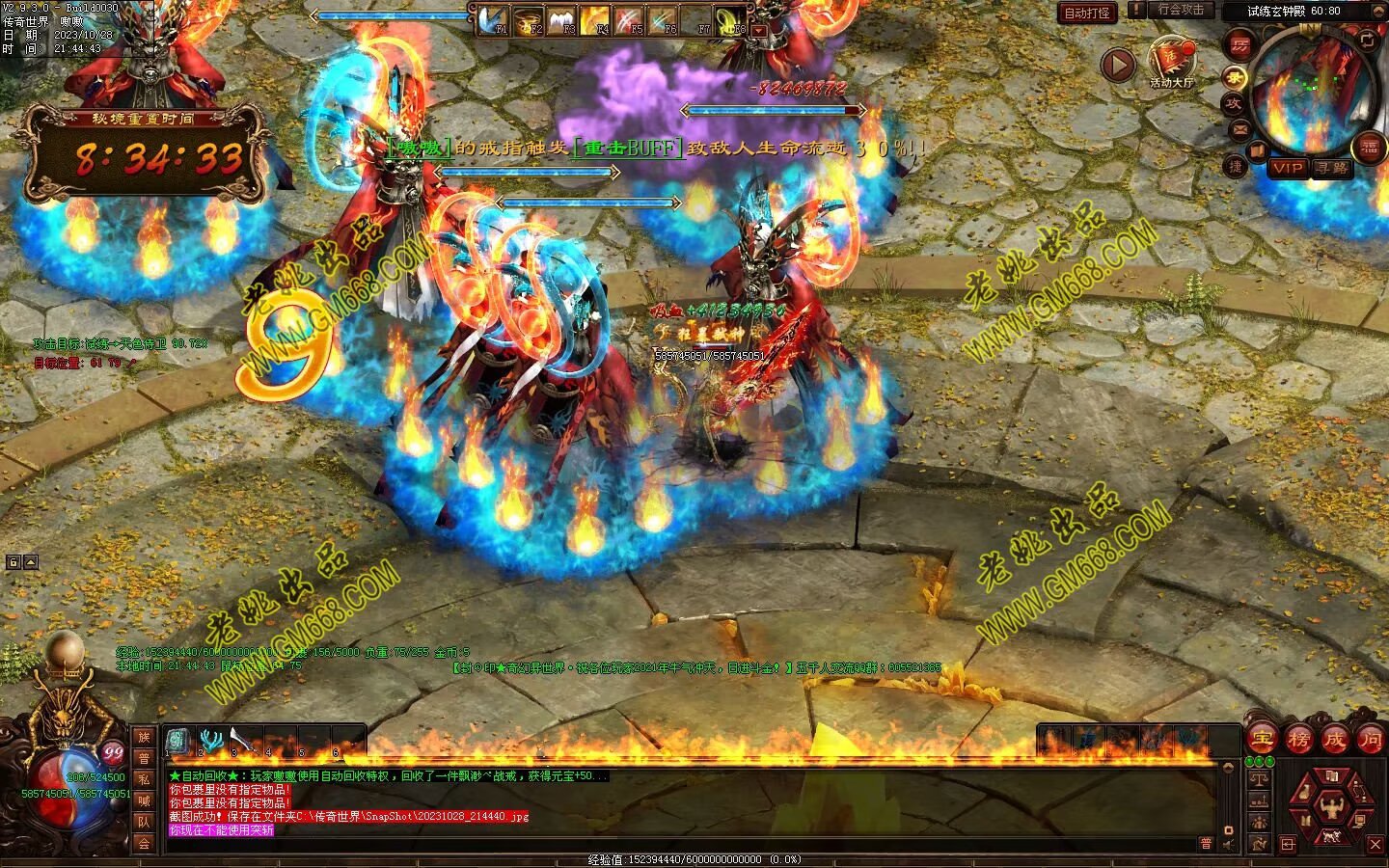The height and width of the screenshot is (868, 1389).
Task: Click the 行会攻击 guild attack button
Action: pyautogui.click(x=1180, y=10)
